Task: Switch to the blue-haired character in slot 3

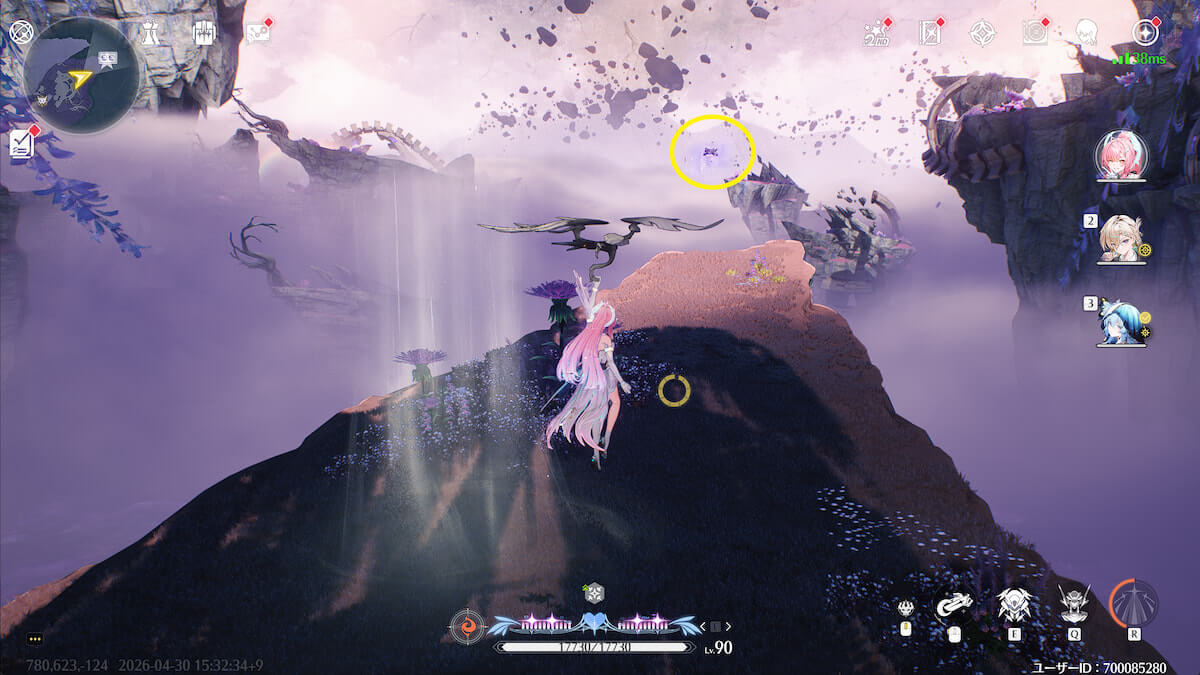Action: [x=1120, y=320]
